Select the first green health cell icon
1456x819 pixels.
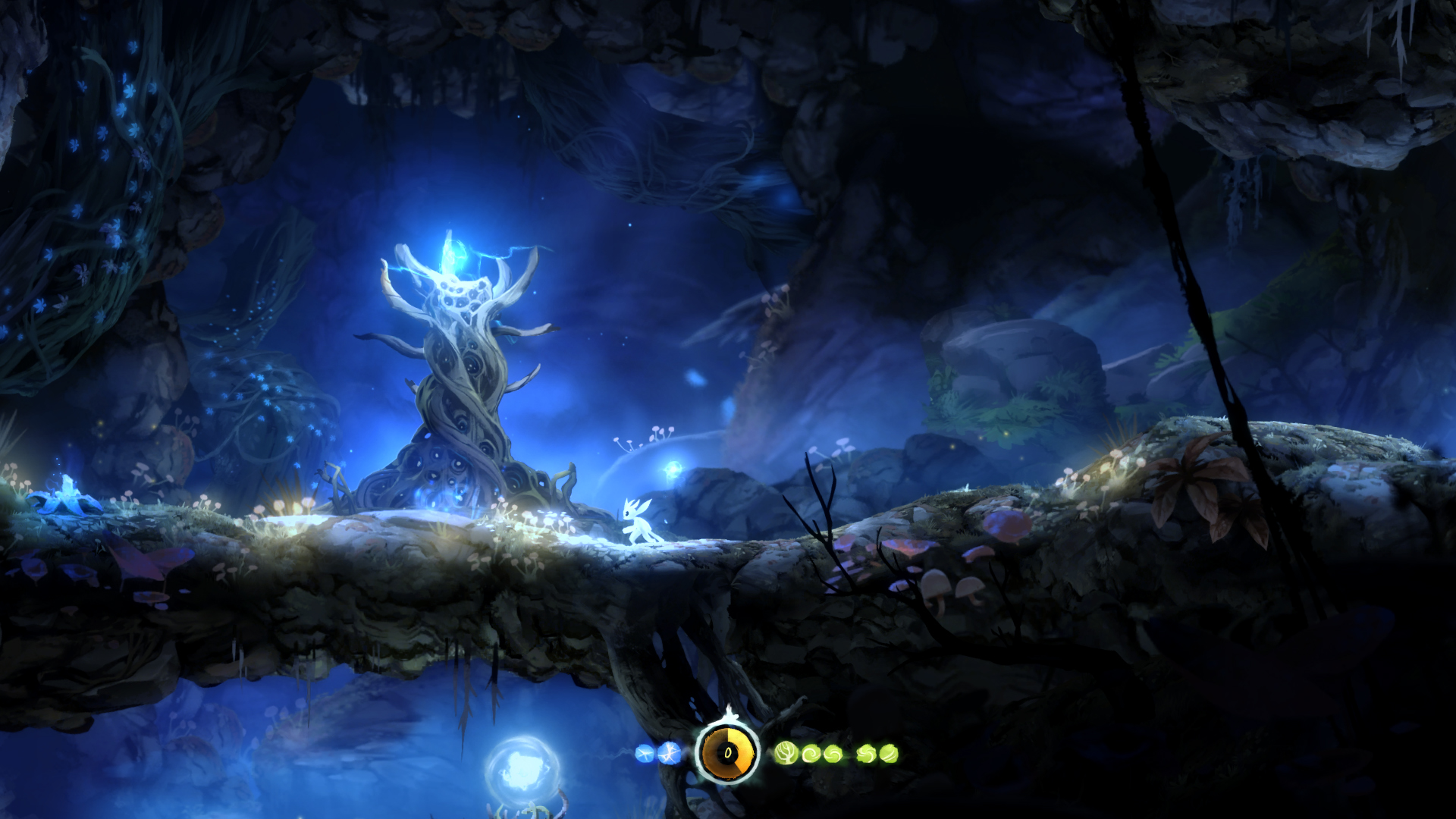(811, 753)
